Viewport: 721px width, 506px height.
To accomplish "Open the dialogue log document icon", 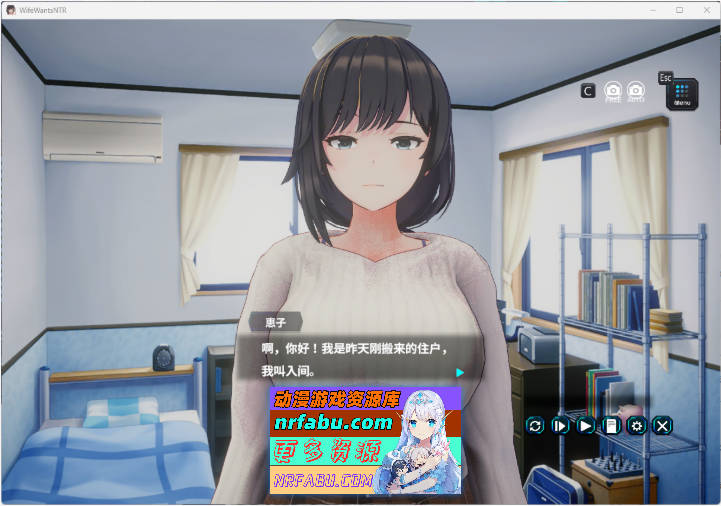I will 611,425.
